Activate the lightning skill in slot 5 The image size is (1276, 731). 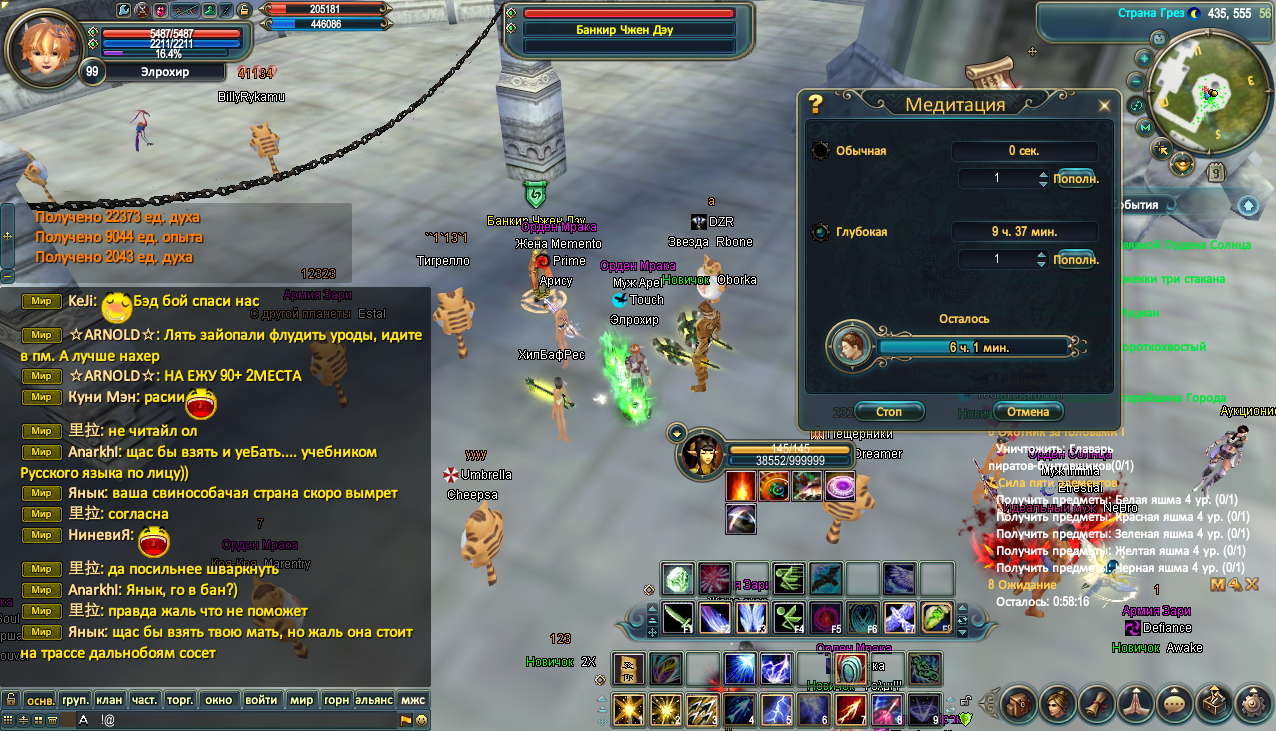pyautogui.click(x=778, y=709)
